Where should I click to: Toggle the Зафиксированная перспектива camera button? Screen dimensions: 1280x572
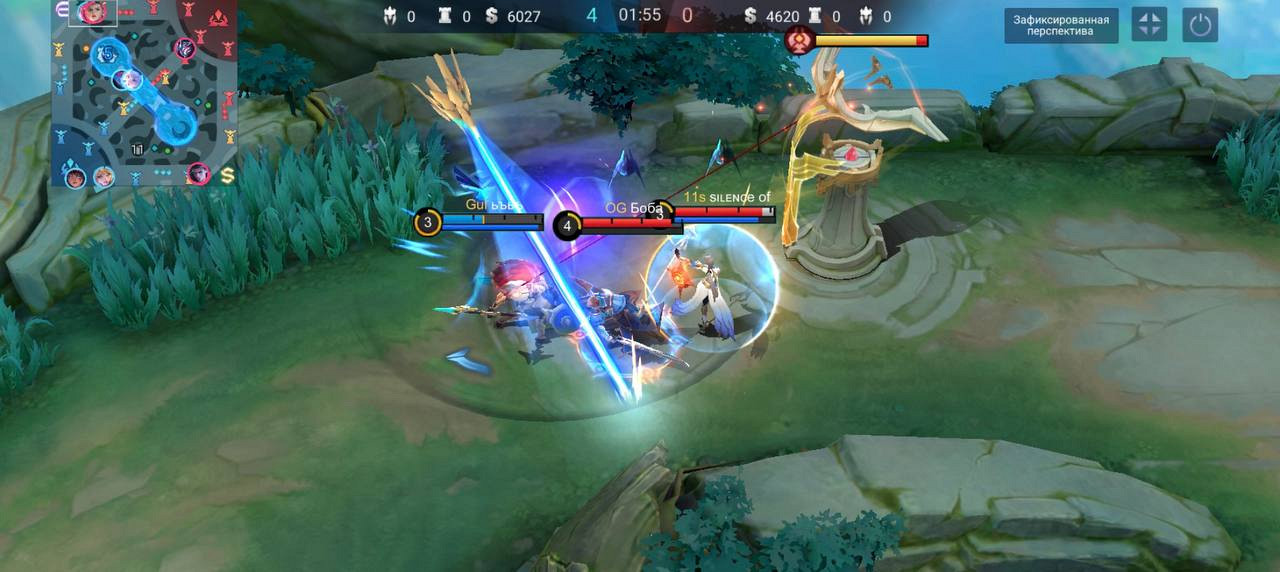1061,25
